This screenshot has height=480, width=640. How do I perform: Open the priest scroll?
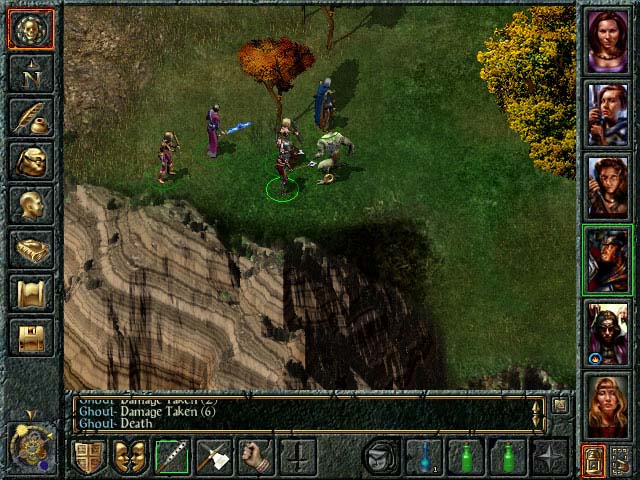30,292
